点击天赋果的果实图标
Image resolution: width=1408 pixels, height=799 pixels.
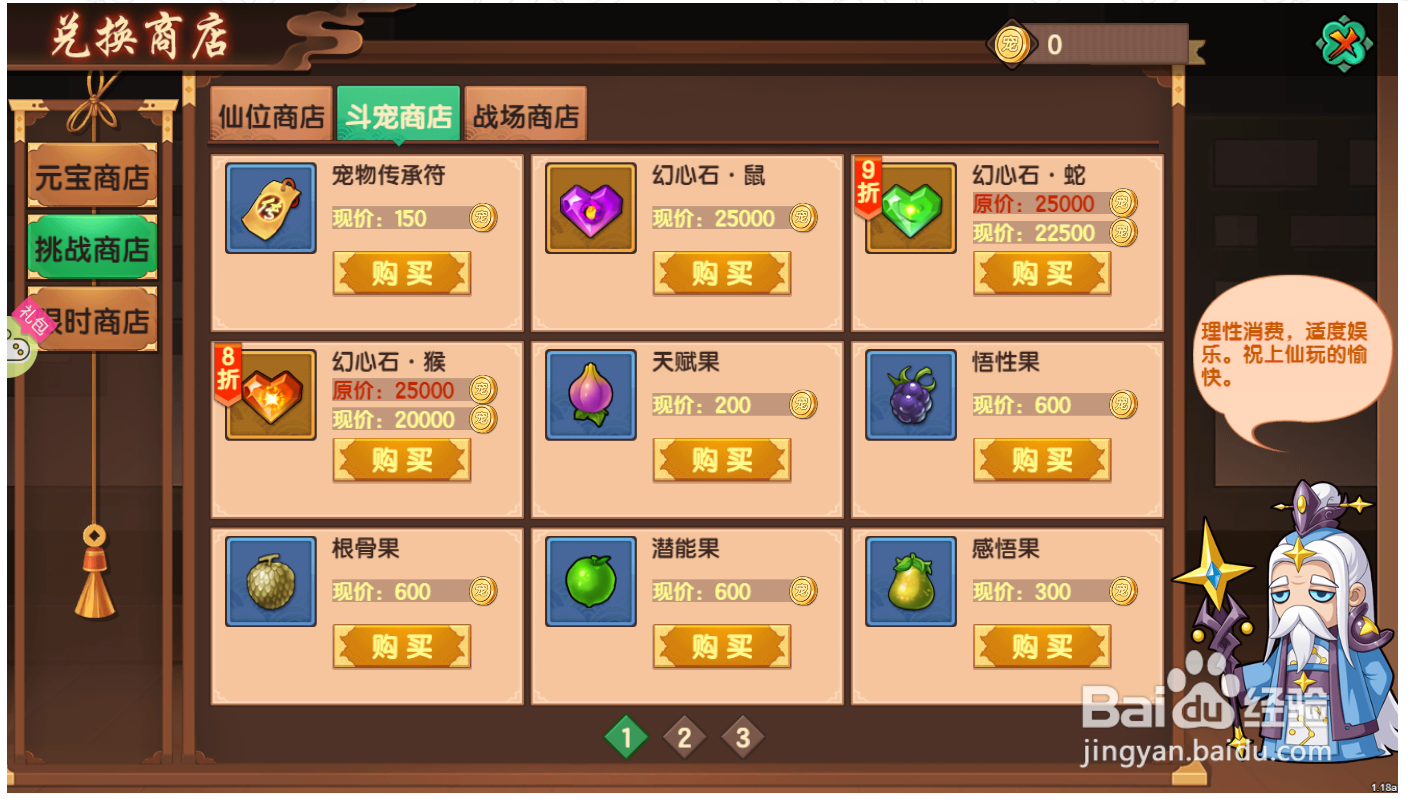(590, 394)
